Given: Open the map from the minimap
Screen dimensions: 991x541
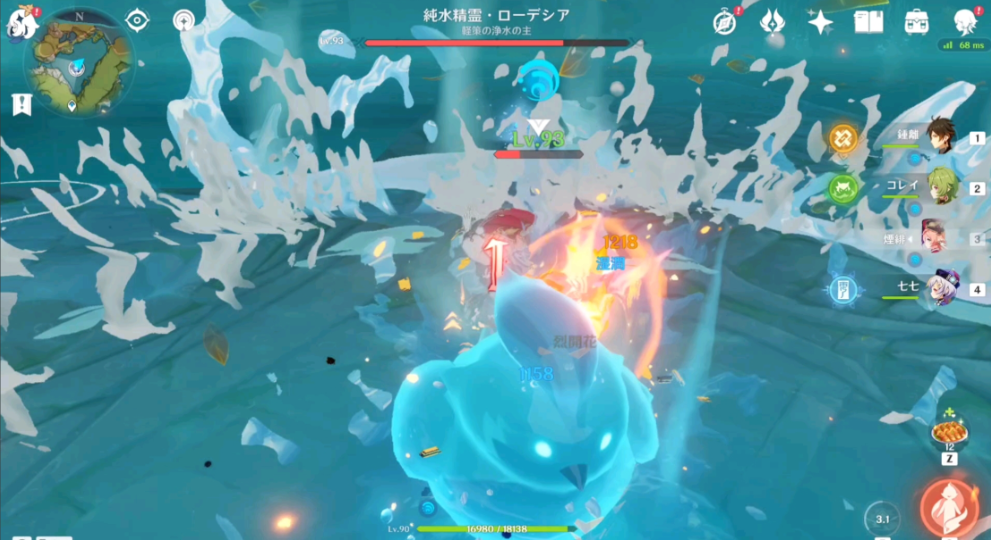Looking at the screenshot, I should (79, 60).
